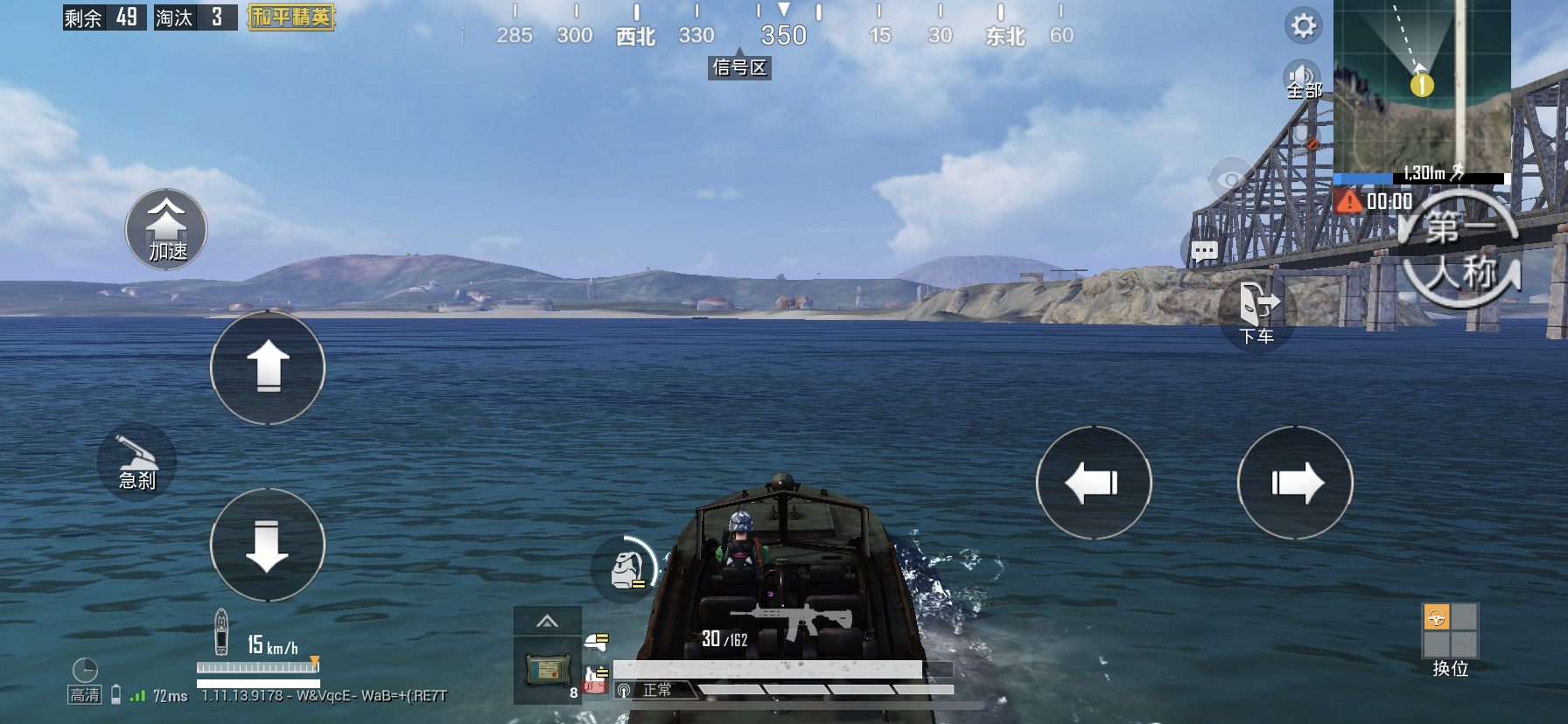Viewport: 1568px width, 724px height.
Task: Tap the 加速 boost button
Action: coord(166,230)
